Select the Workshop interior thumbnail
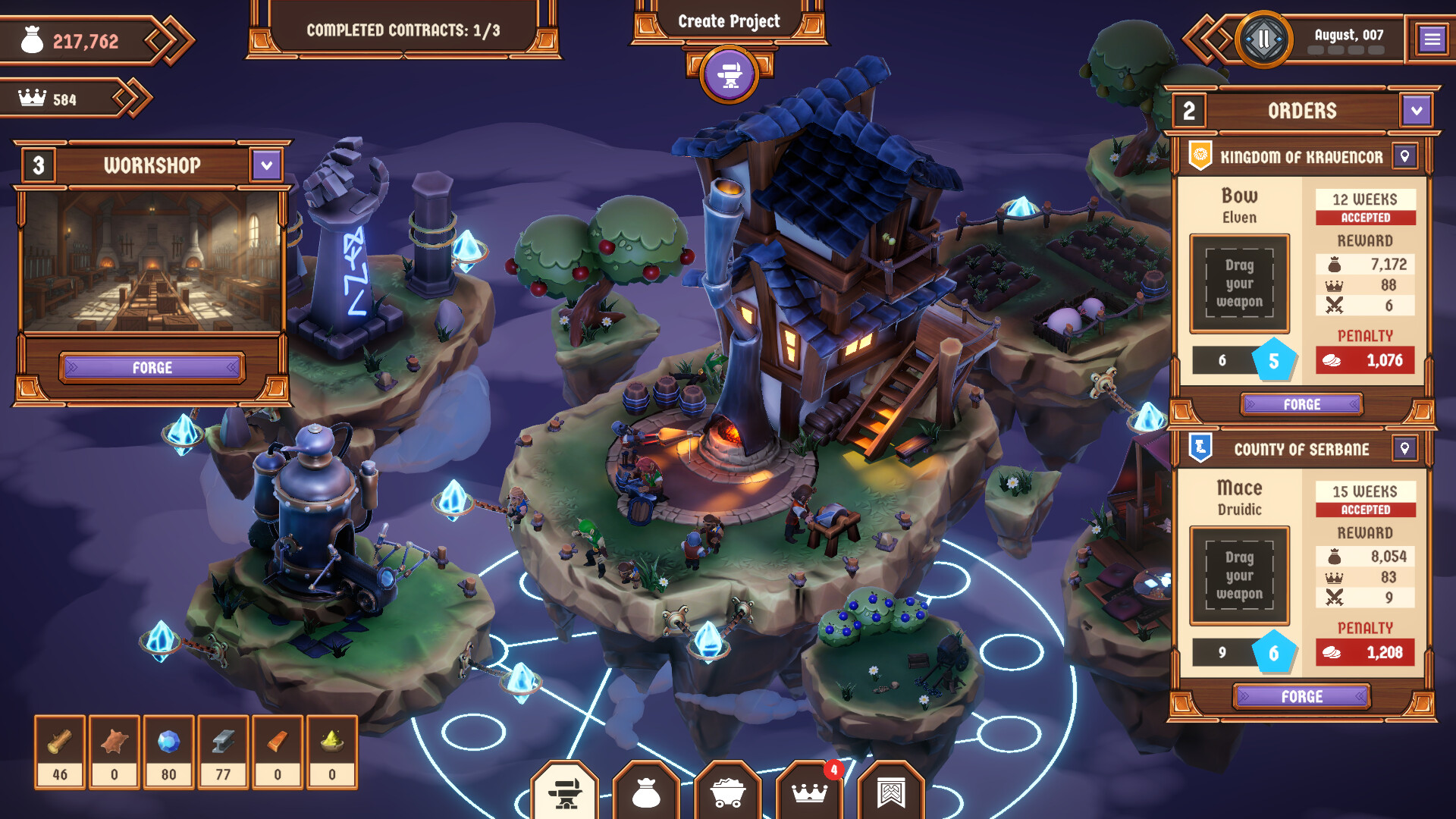The image size is (1456, 819). coord(152,262)
